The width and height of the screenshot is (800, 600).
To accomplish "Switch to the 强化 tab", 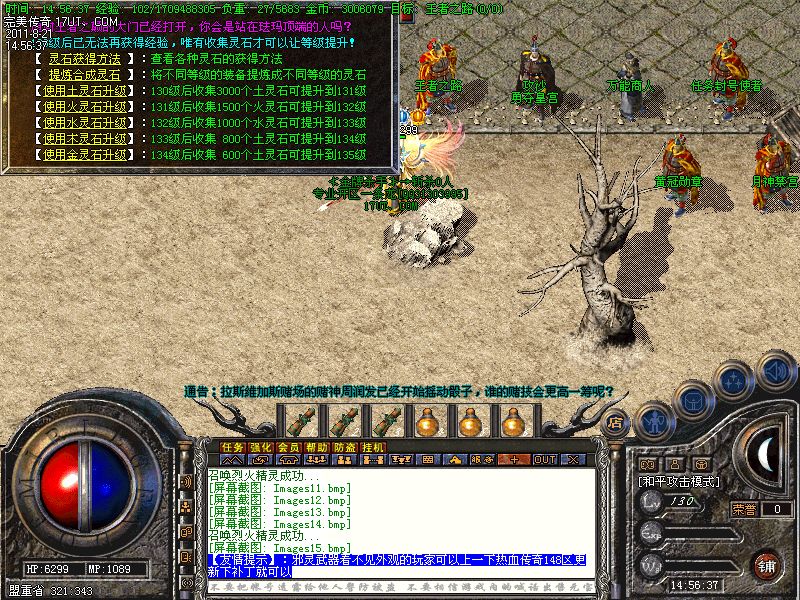I will [x=261, y=447].
